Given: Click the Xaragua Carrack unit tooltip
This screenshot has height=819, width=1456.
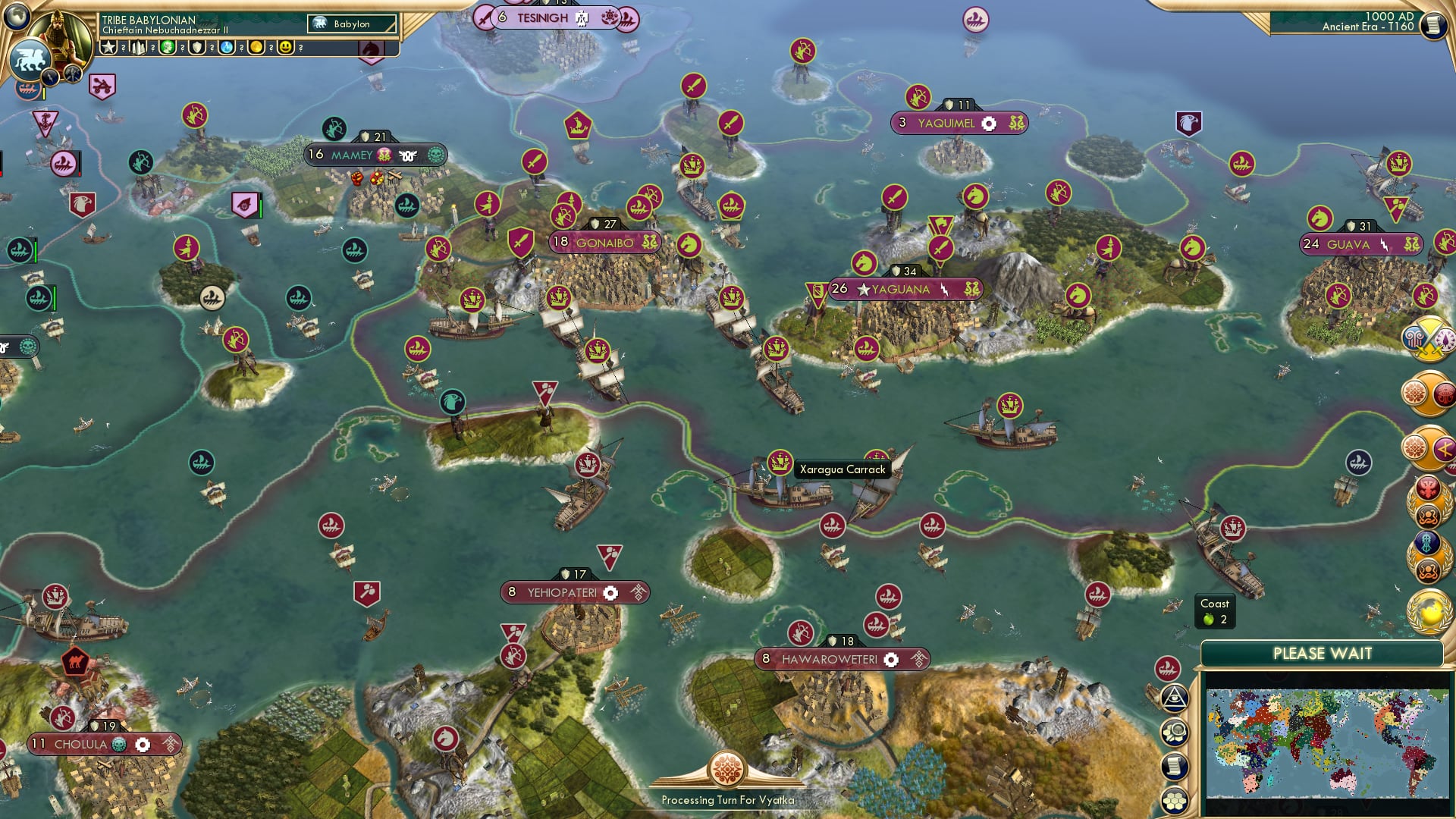Looking at the screenshot, I should (843, 469).
